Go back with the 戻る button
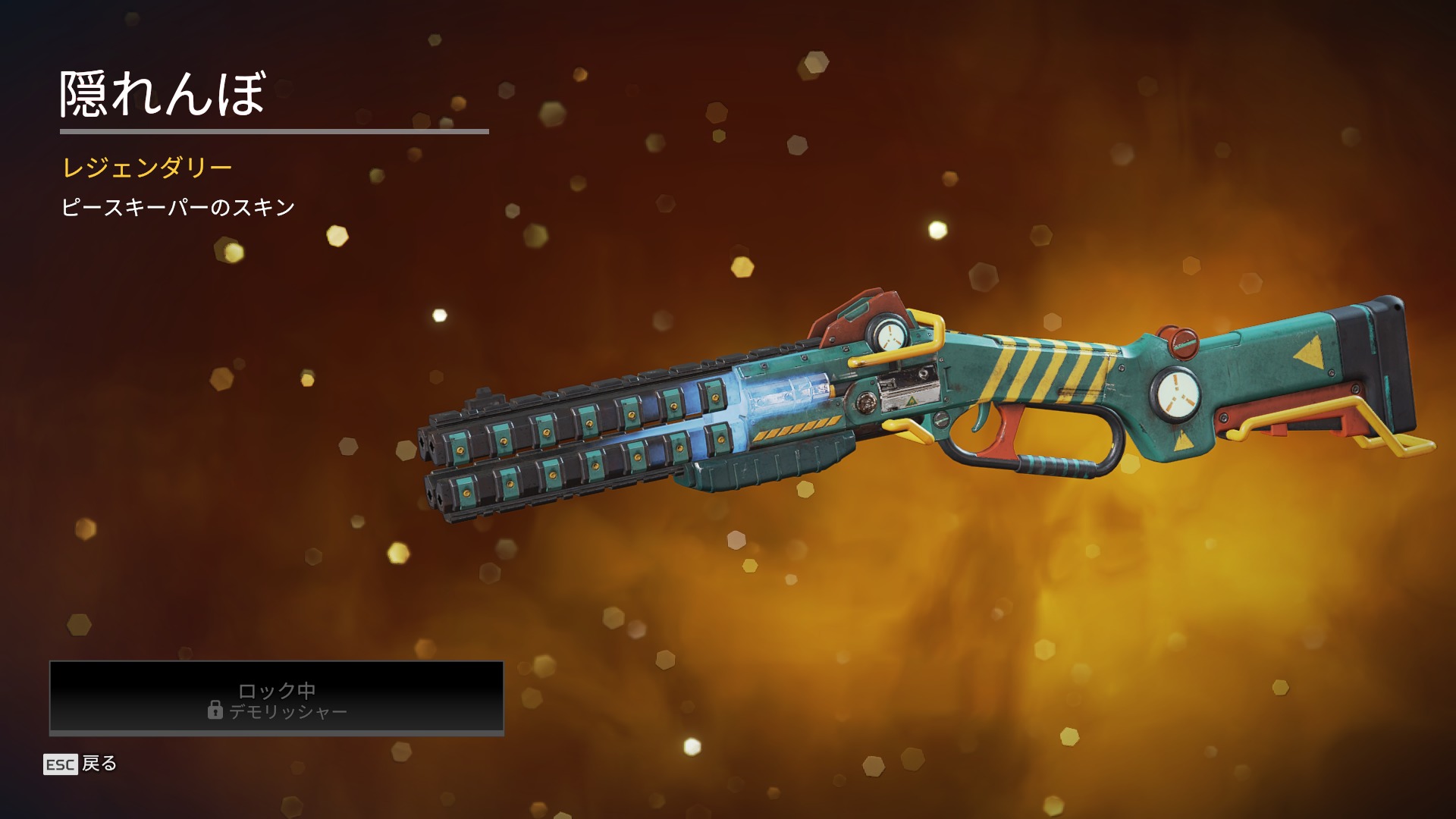This screenshot has height=819, width=1456. tap(81, 764)
